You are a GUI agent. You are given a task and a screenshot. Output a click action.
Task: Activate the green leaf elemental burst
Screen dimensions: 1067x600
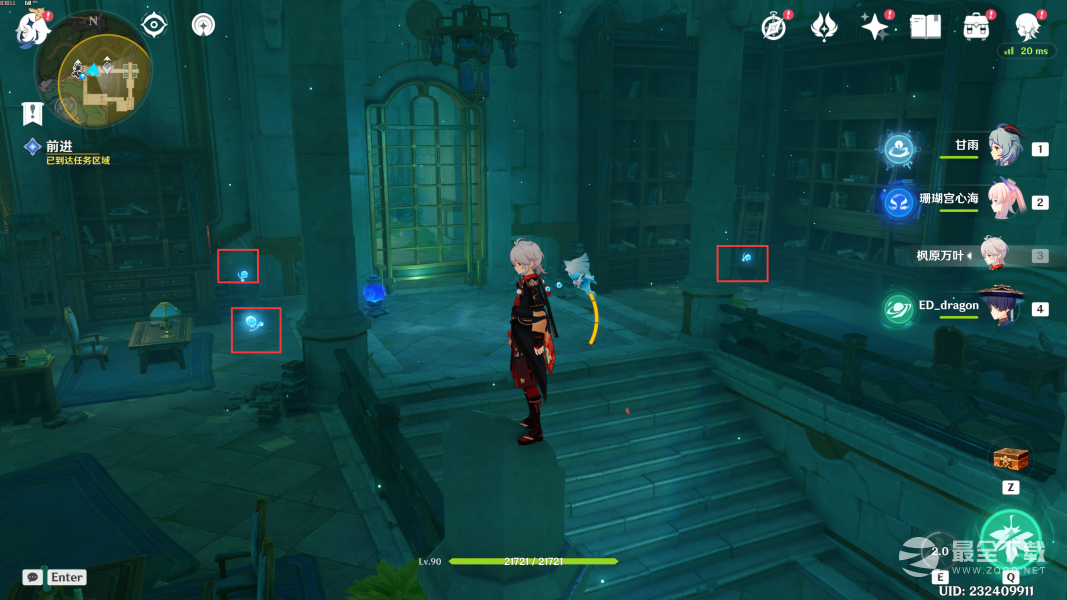pyautogui.click(x=1011, y=540)
